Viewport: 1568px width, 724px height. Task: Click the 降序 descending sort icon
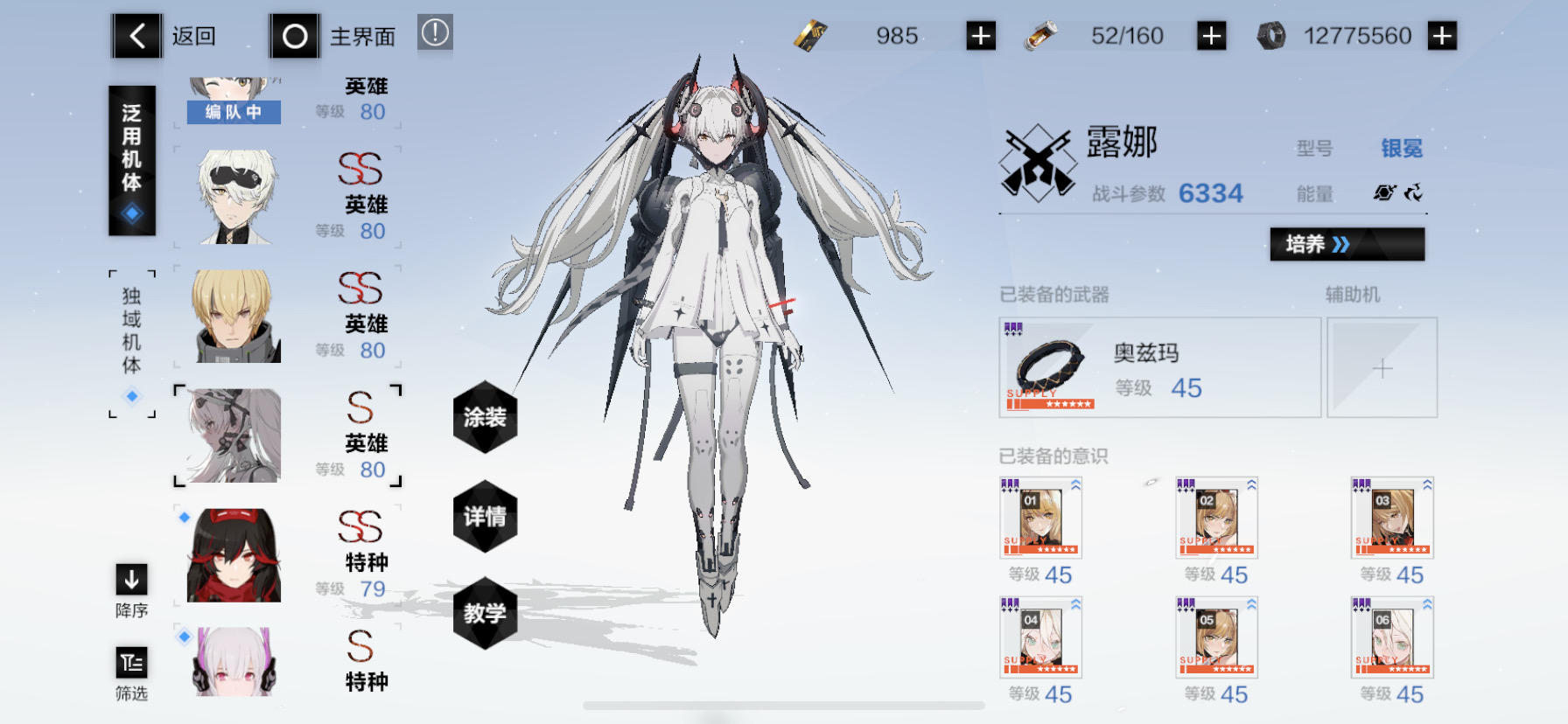(x=131, y=580)
